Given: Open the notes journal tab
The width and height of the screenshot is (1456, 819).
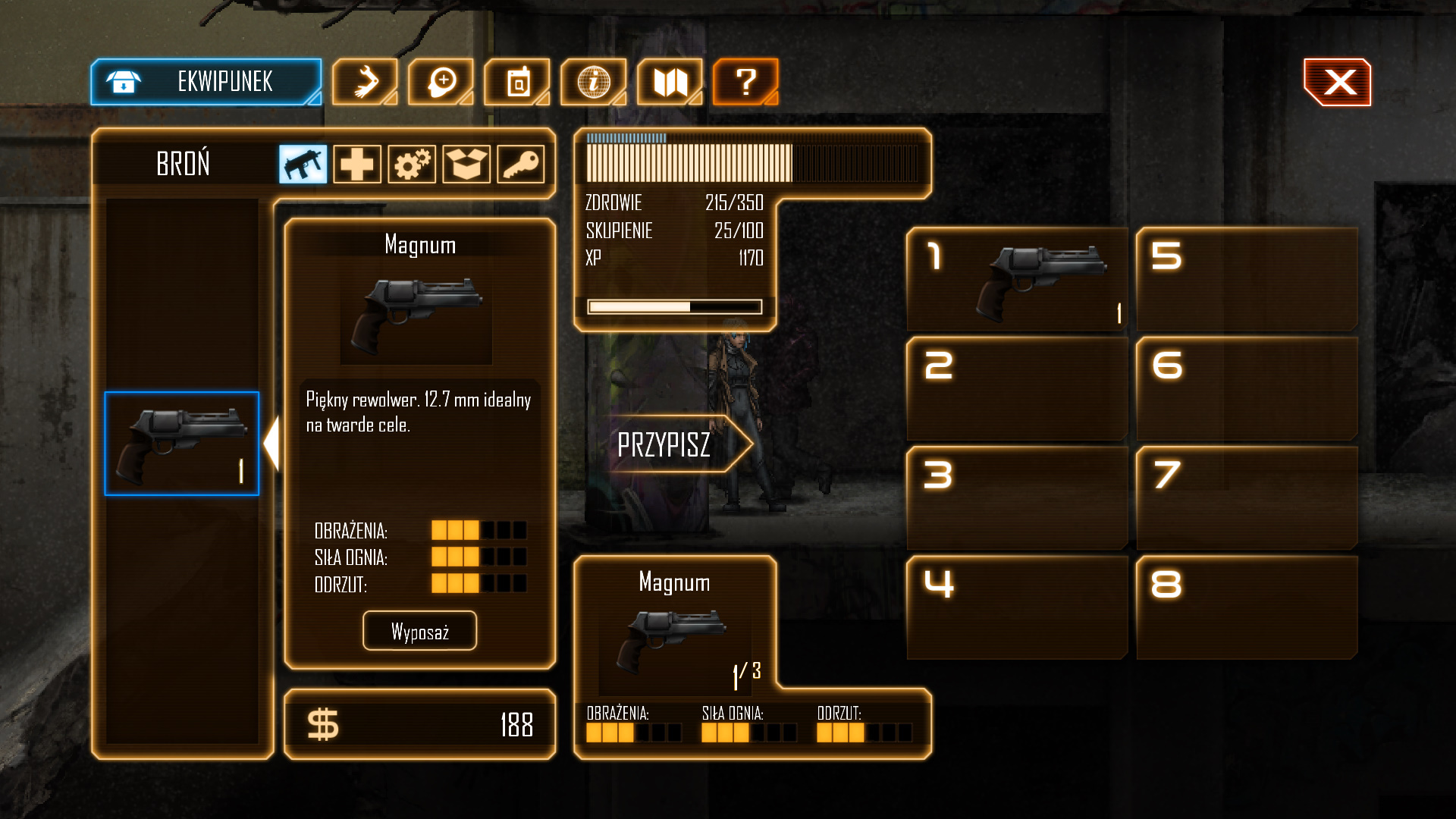Looking at the screenshot, I should click(517, 82).
